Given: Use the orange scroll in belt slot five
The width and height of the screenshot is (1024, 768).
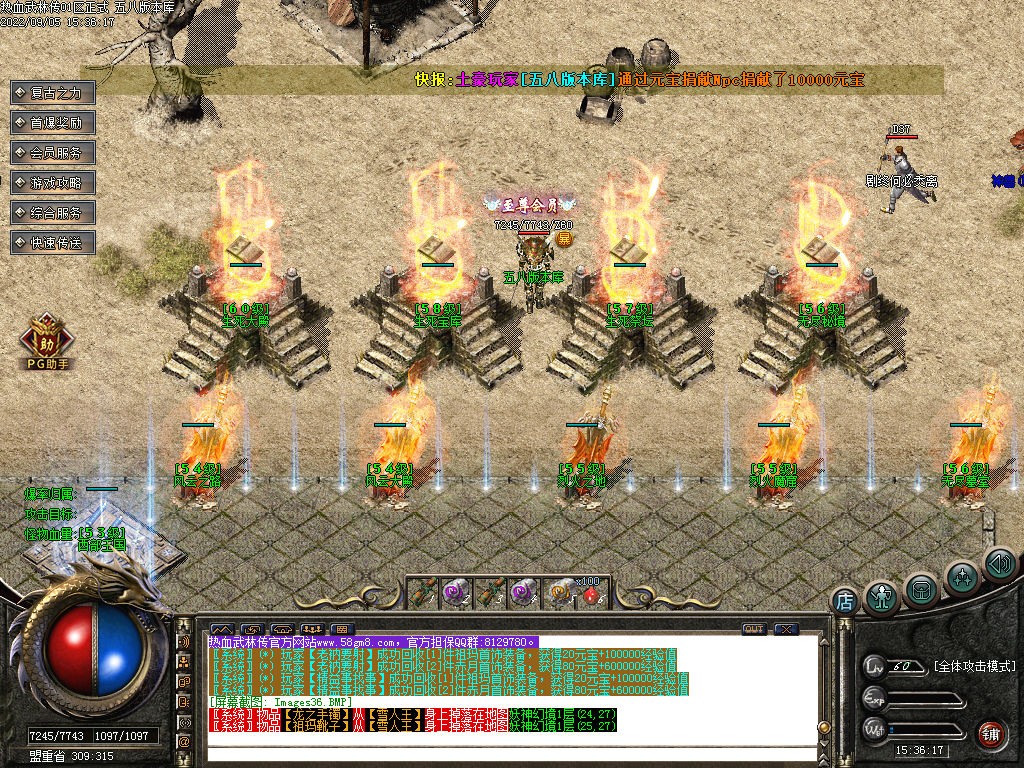Looking at the screenshot, I should [x=558, y=593].
